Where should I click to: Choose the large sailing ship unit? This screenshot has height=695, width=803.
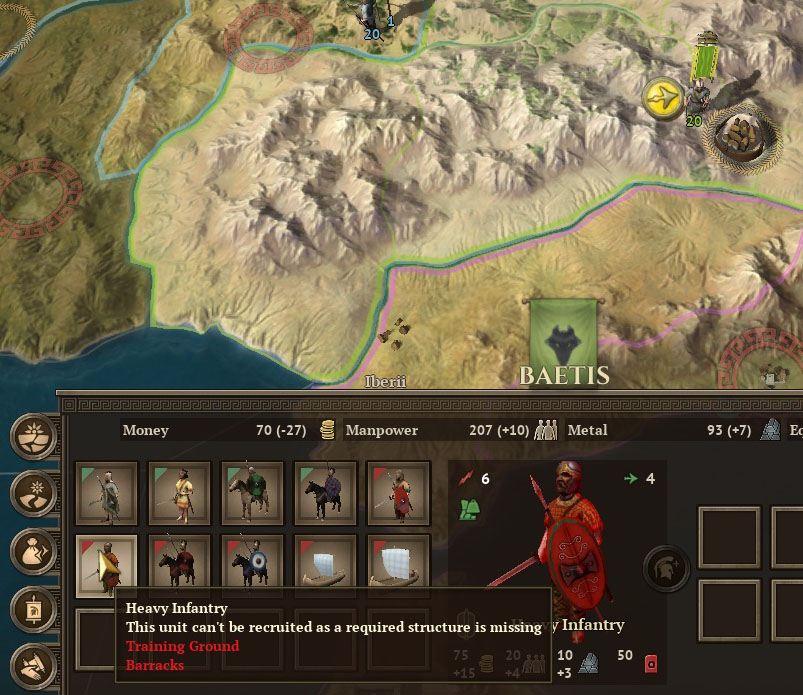[398, 565]
